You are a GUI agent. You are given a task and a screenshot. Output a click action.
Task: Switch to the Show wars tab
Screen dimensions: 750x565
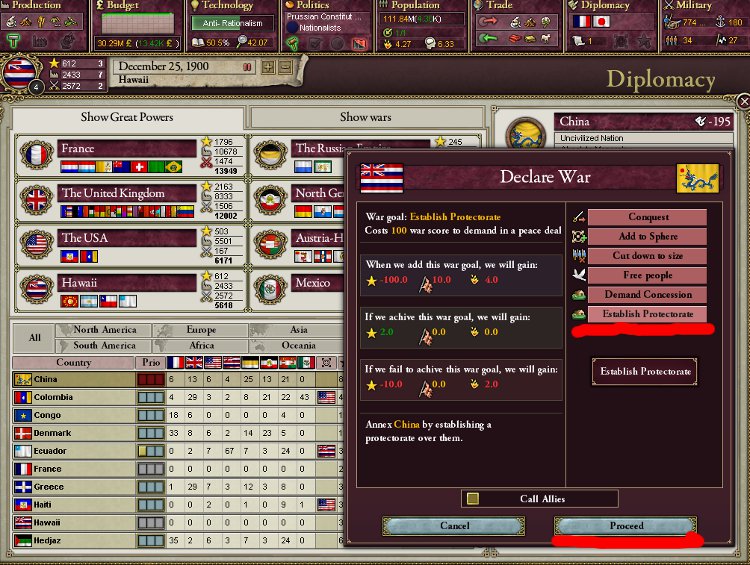366,117
